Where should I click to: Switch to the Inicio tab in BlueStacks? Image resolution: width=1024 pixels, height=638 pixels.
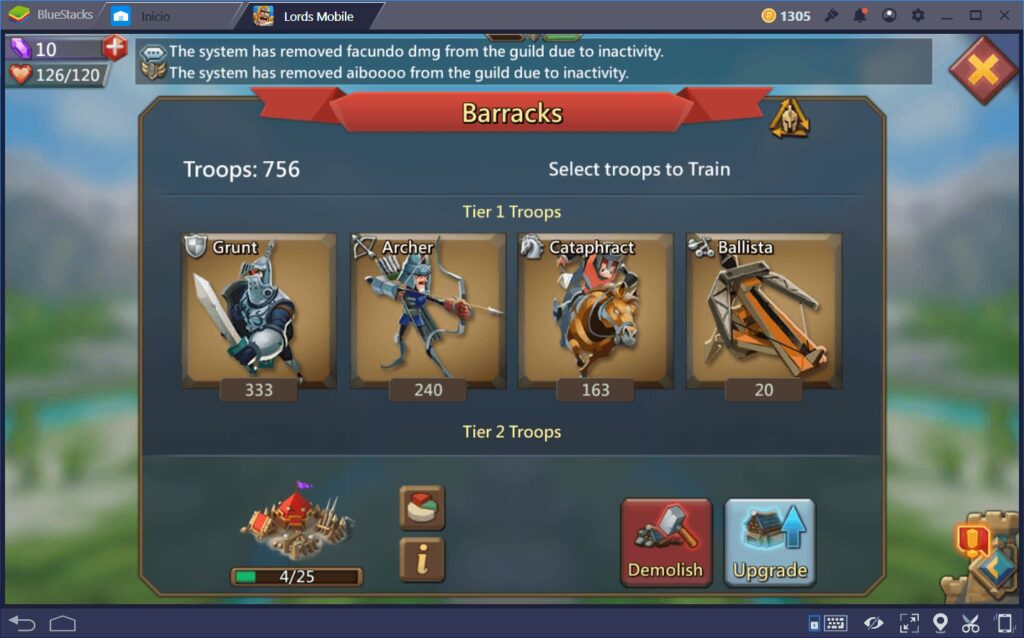155,16
